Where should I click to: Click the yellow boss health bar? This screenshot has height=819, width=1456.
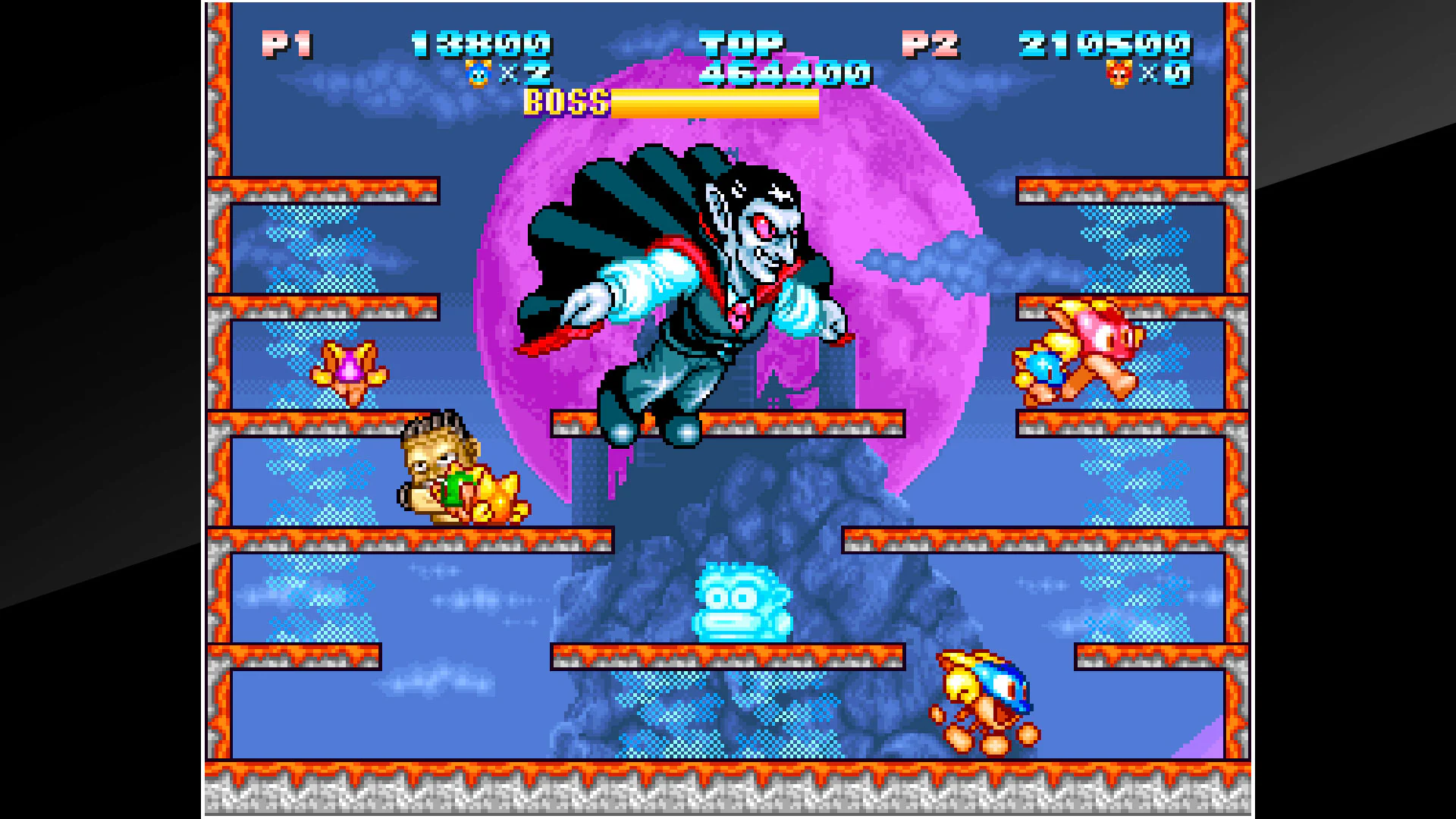713,104
